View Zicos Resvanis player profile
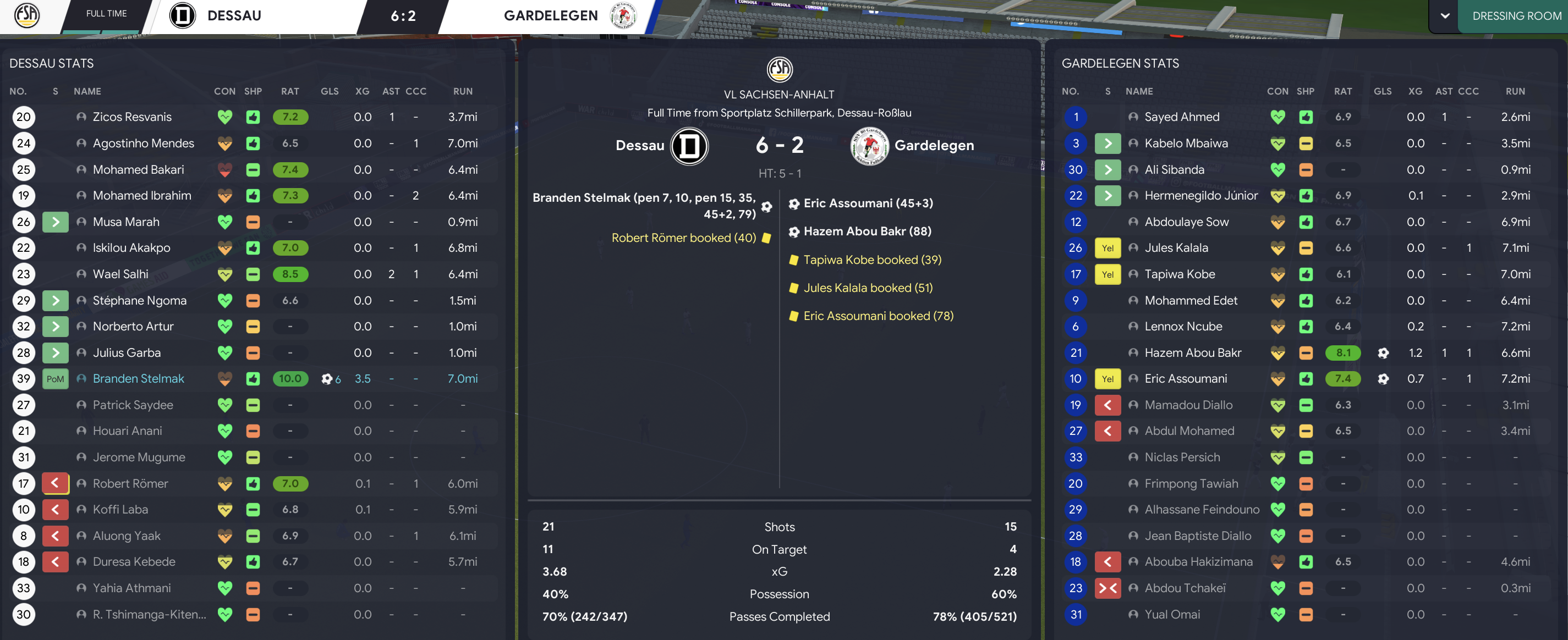The width and height of the screenshot is (1568, 640). (x=132, y=117)
